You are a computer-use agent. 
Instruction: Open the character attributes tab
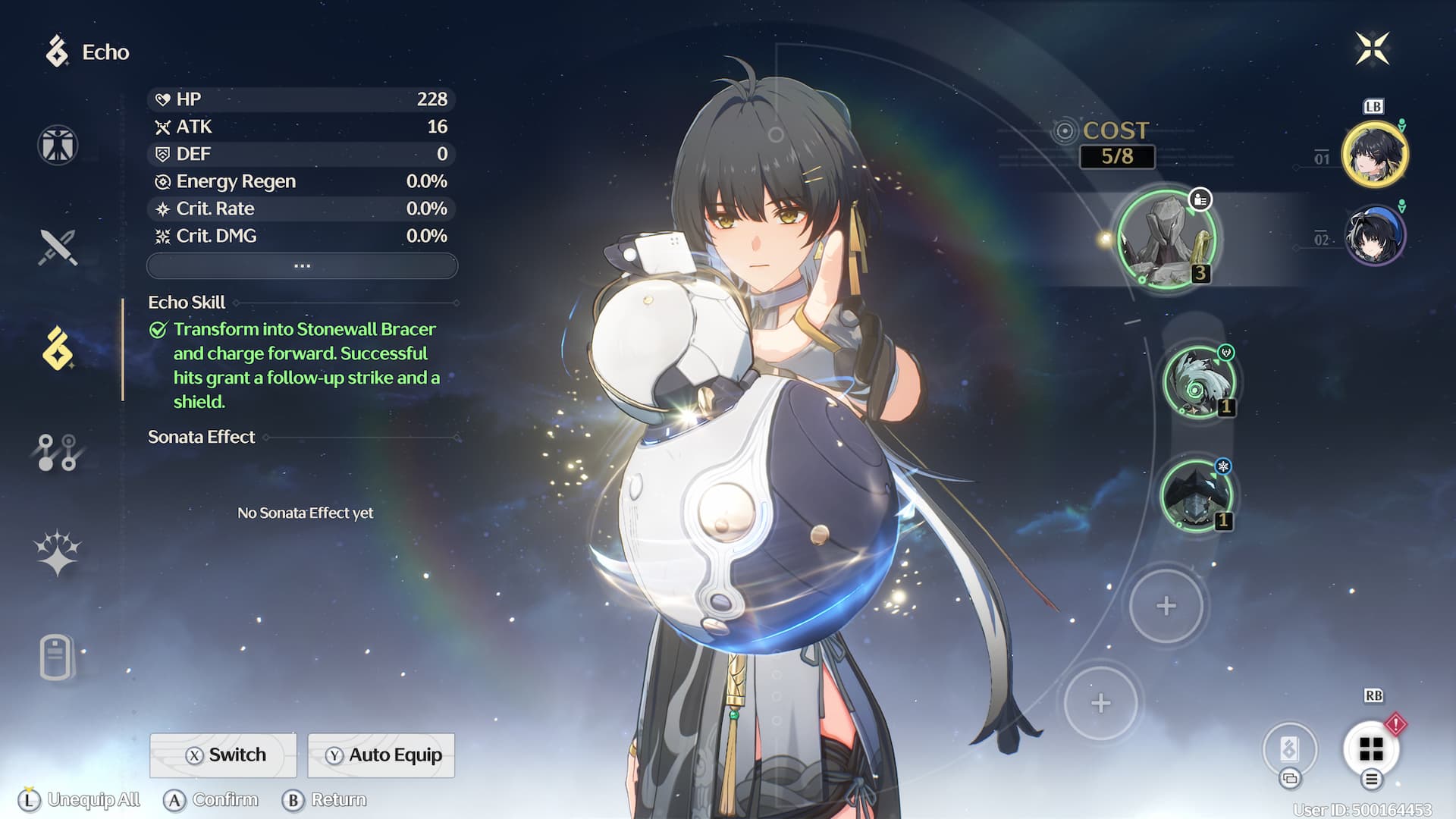[58, 145]
